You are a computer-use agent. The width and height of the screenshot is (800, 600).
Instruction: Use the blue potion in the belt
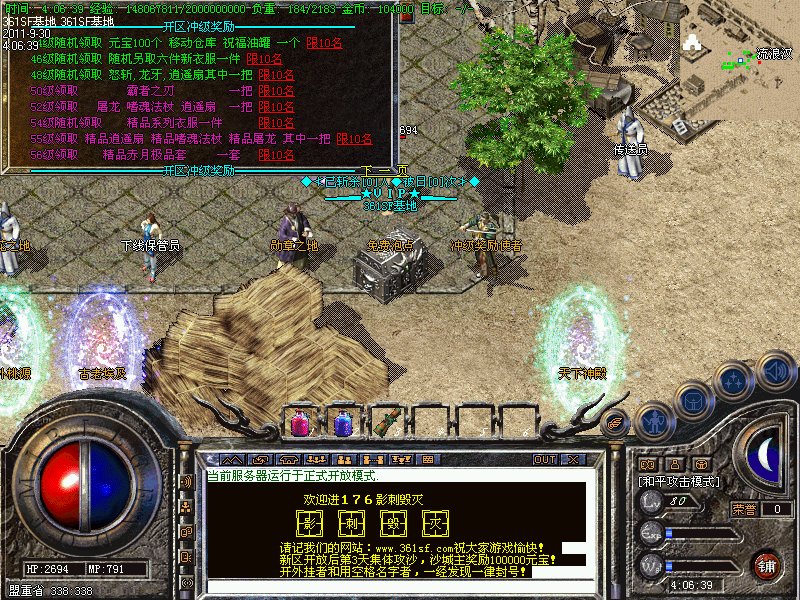pos(342,422)
